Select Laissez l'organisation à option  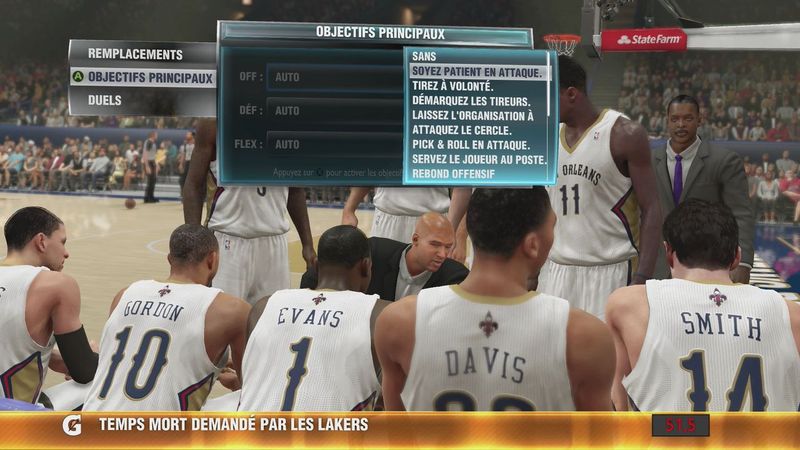point(472,116)
